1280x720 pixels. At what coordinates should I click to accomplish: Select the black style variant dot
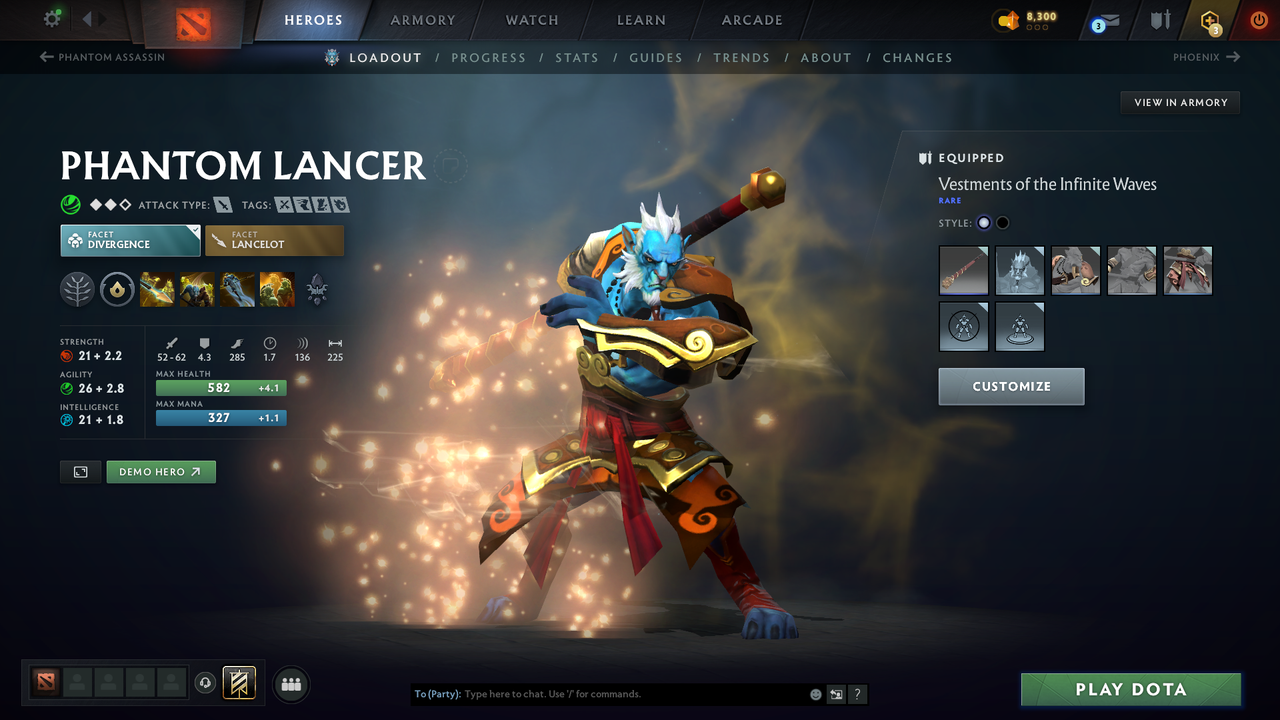pos(1002,222)
